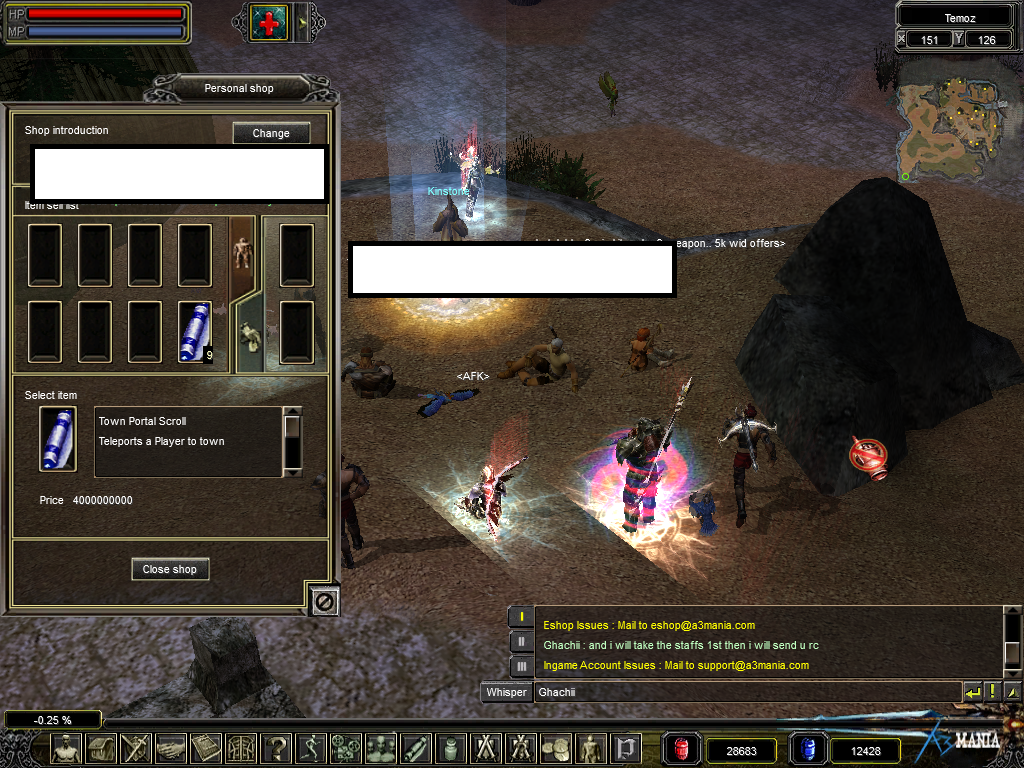The image size is (1024, 768).
Task: Click the yellow exclamation chat button
Action: (992, 692)
